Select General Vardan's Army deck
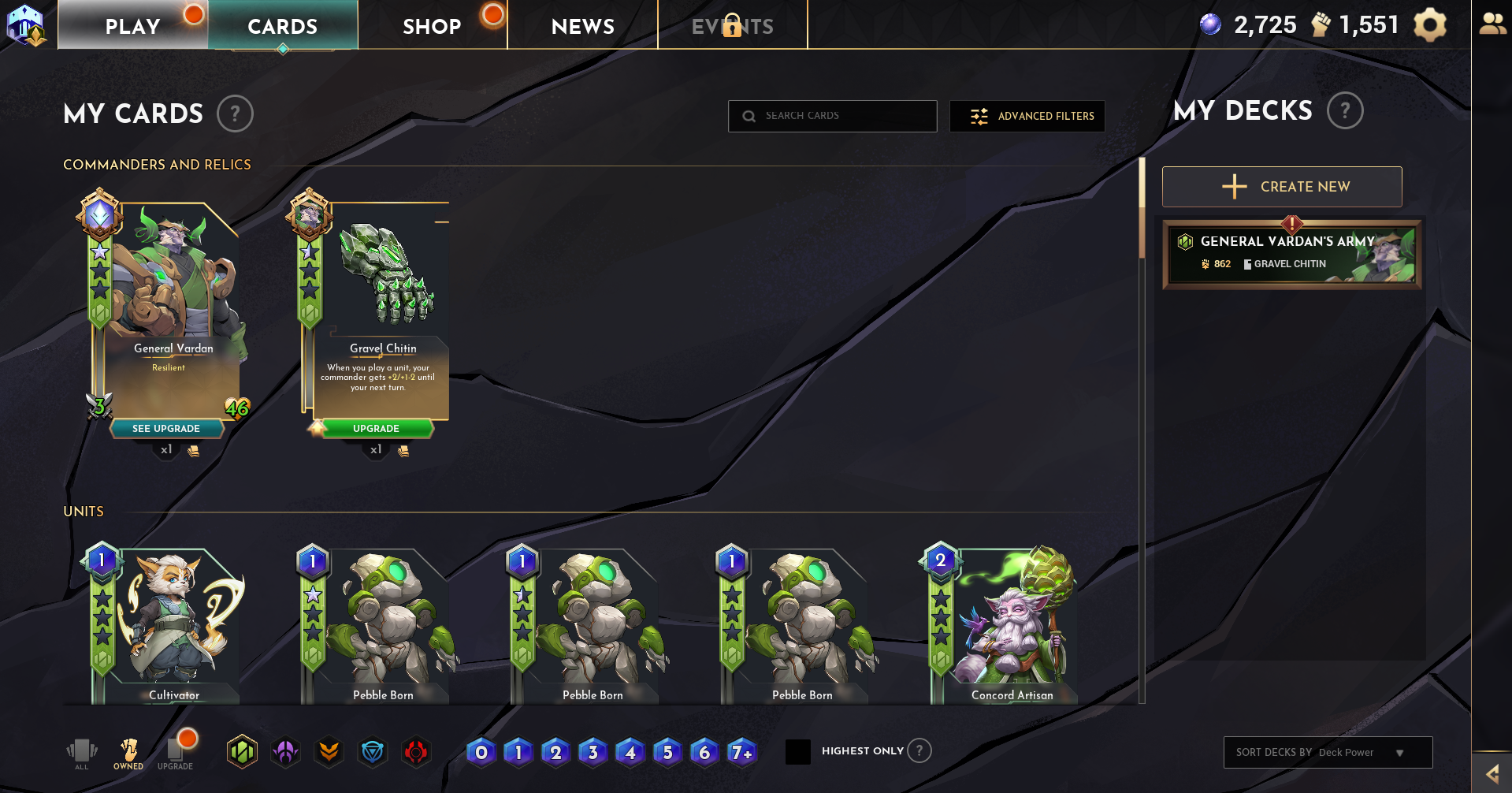The height and width of the screenshot is (793, 1512). [x=1291, y=254]
